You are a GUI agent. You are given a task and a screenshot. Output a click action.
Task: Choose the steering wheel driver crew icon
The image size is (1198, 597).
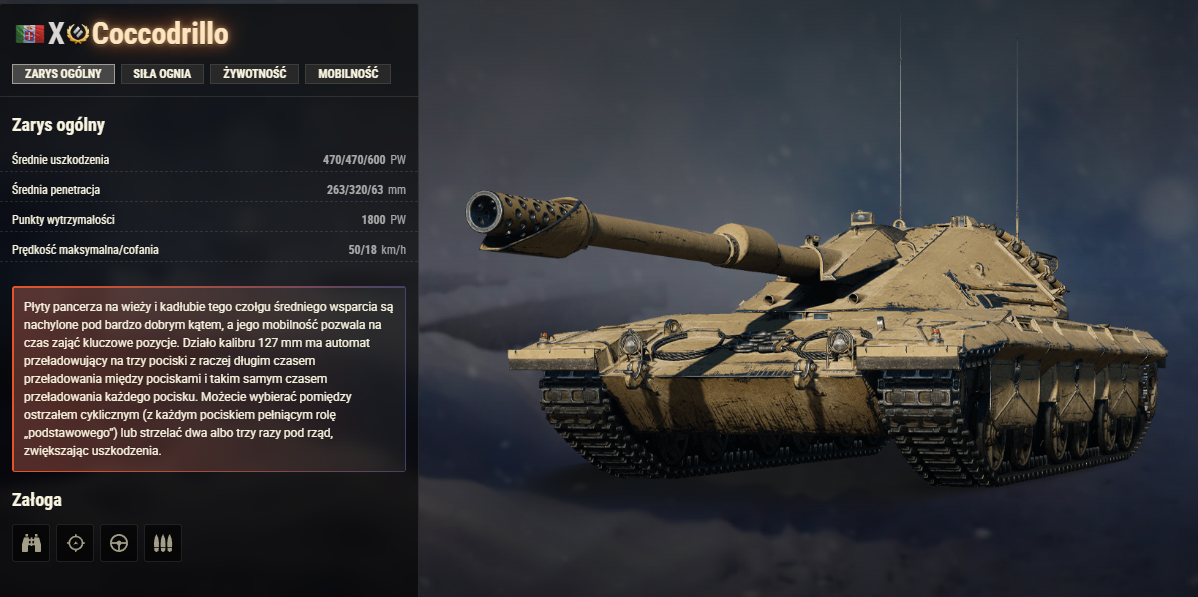point(119,543)
